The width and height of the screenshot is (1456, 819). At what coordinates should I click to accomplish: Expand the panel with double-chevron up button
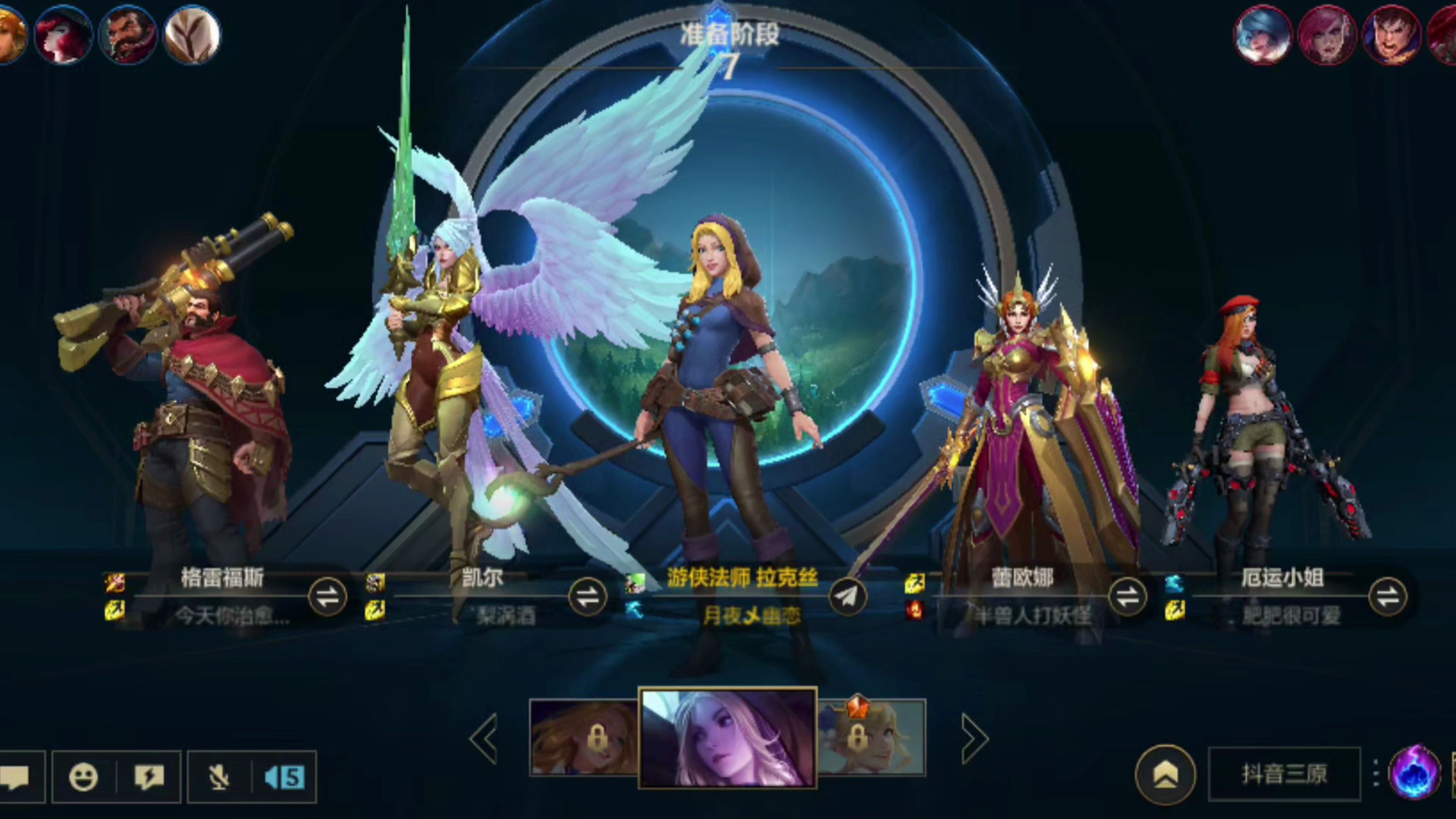pyautogui.click(x=1165, y=775)
